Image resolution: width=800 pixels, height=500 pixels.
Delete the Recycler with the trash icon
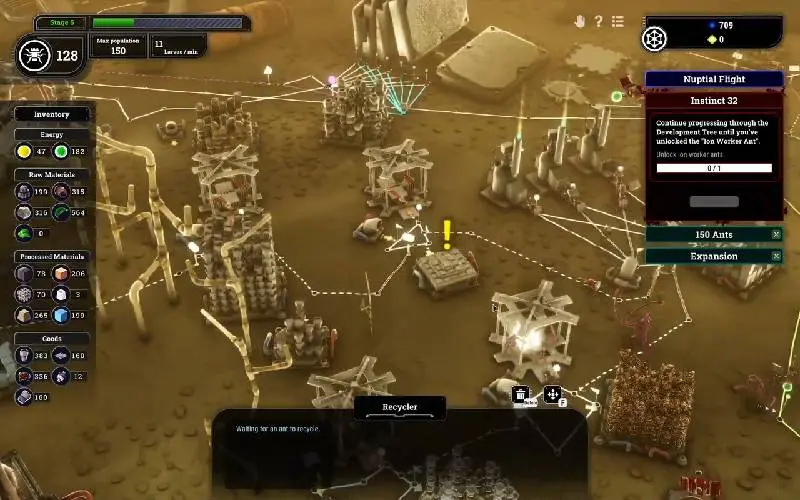(521, 394)
